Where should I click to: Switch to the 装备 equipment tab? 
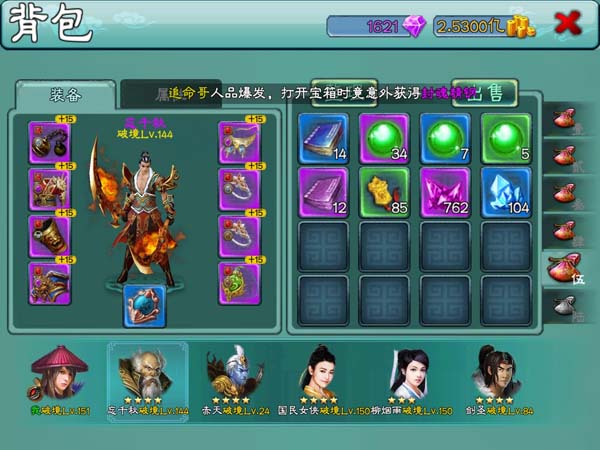[x=65, y=94]
